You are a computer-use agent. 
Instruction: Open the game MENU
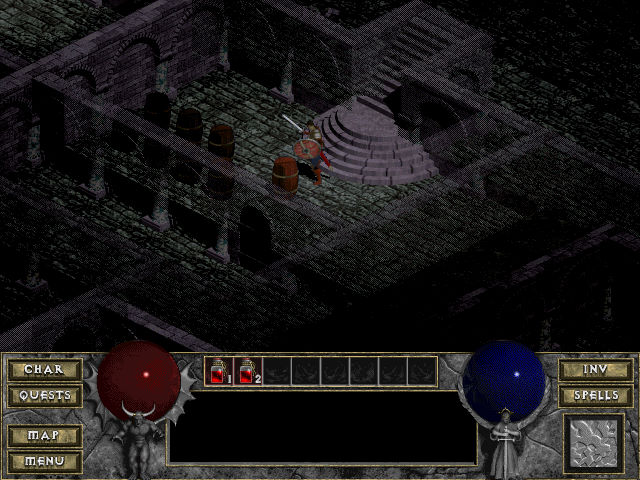pyautogui.click(x=44, y=461)
